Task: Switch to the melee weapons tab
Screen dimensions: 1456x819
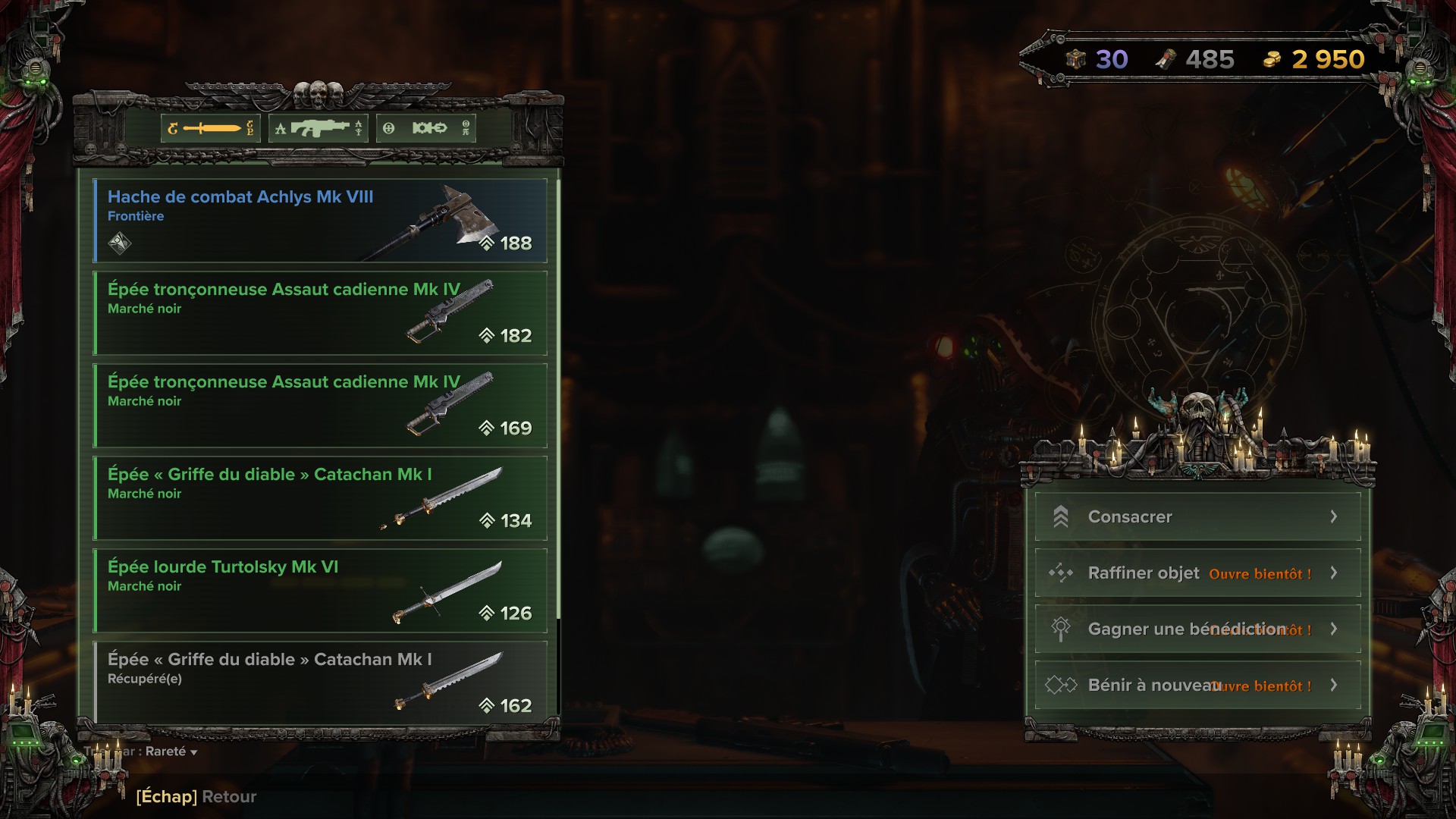Action: (x=211, y=128)
